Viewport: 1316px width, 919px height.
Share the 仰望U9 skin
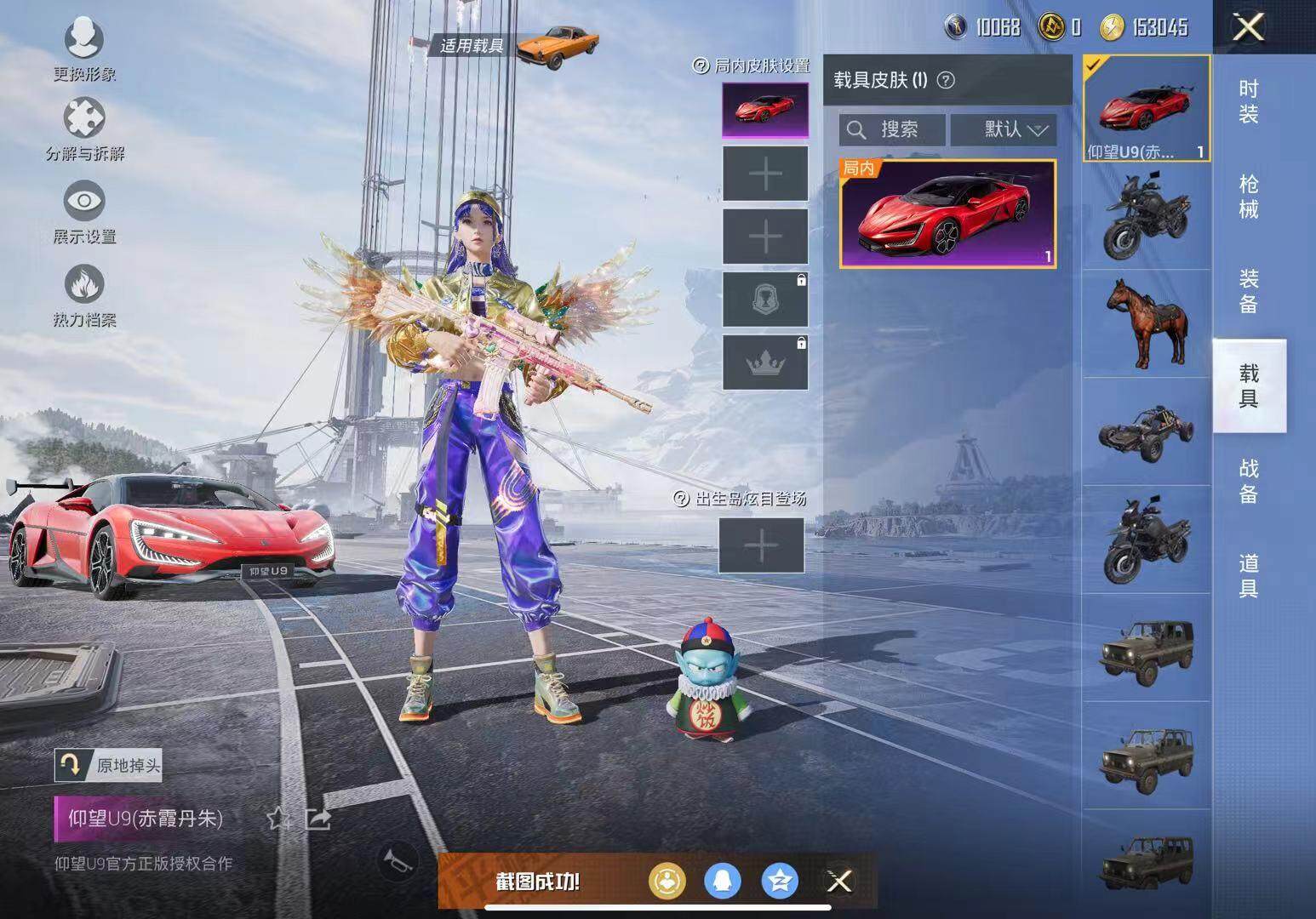[x=318, y=819]
